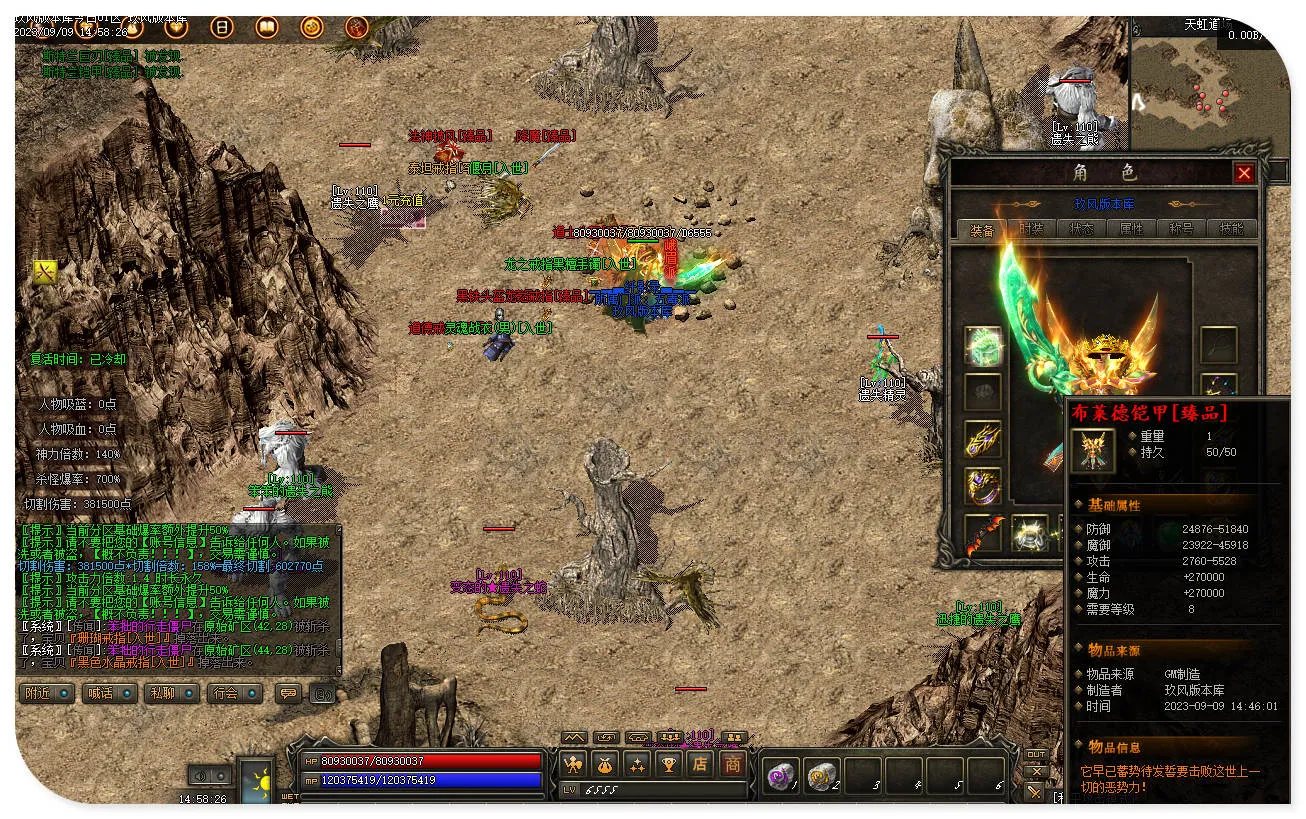Toggle the 行会 chat channel
This screenshot has width=1306, height=819.
(235, 693)
